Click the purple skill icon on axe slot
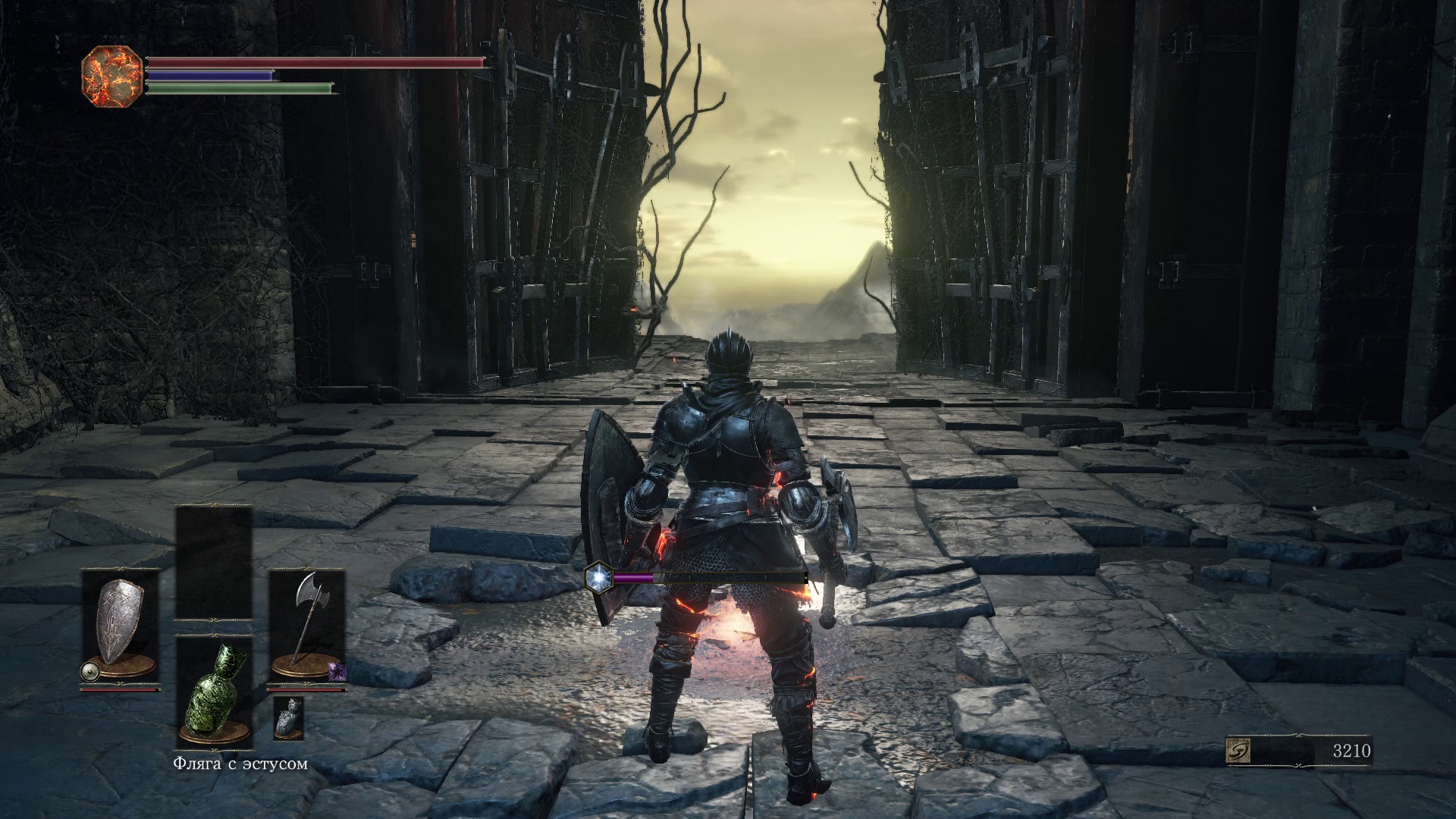 click(337, 670)
